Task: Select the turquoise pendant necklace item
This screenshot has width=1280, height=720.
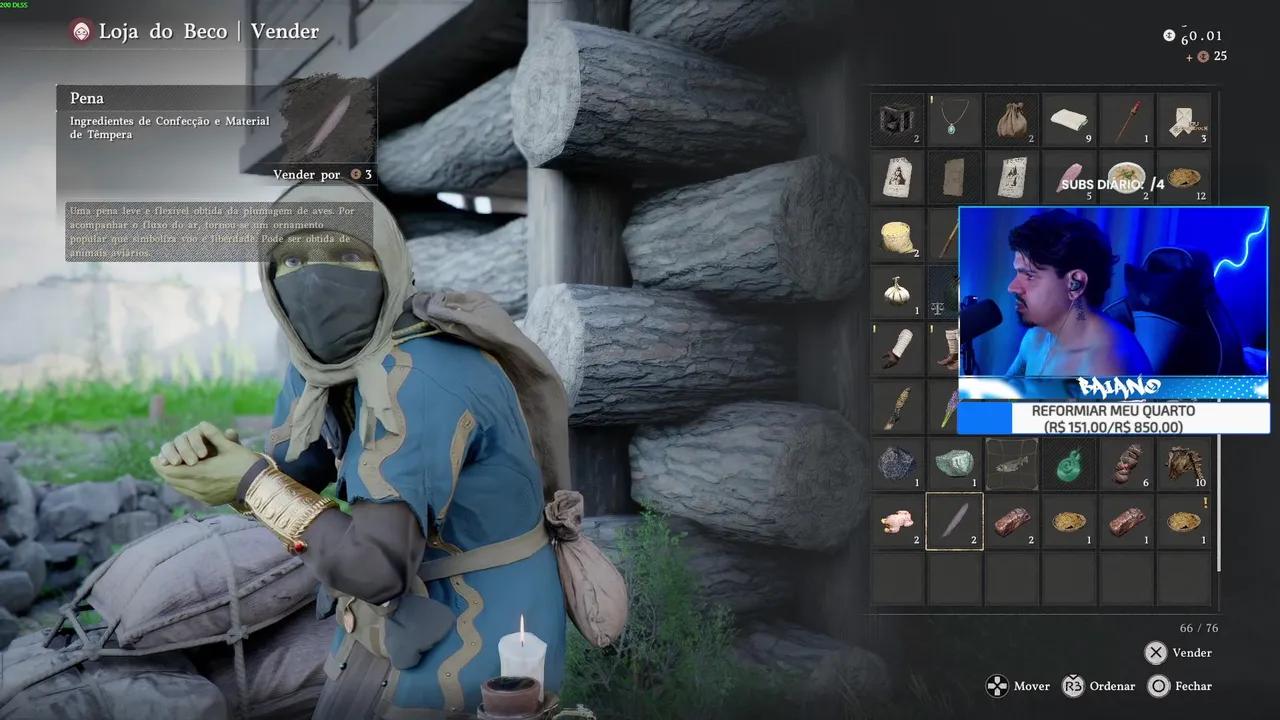Action: pos(954,120)
